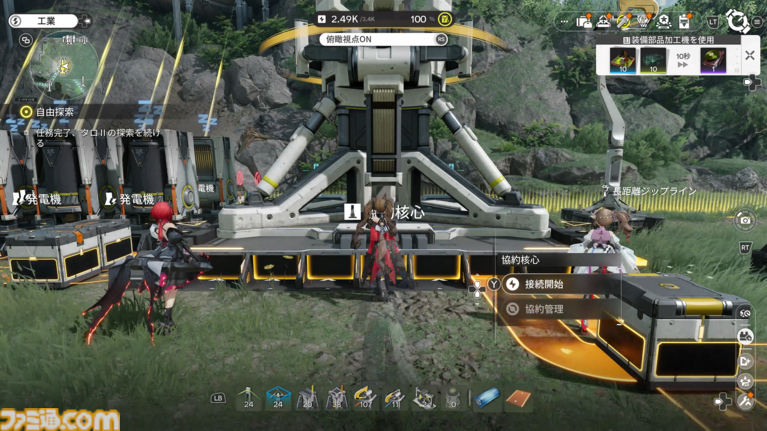Open the hamburger main menu icon

point(760,21)
